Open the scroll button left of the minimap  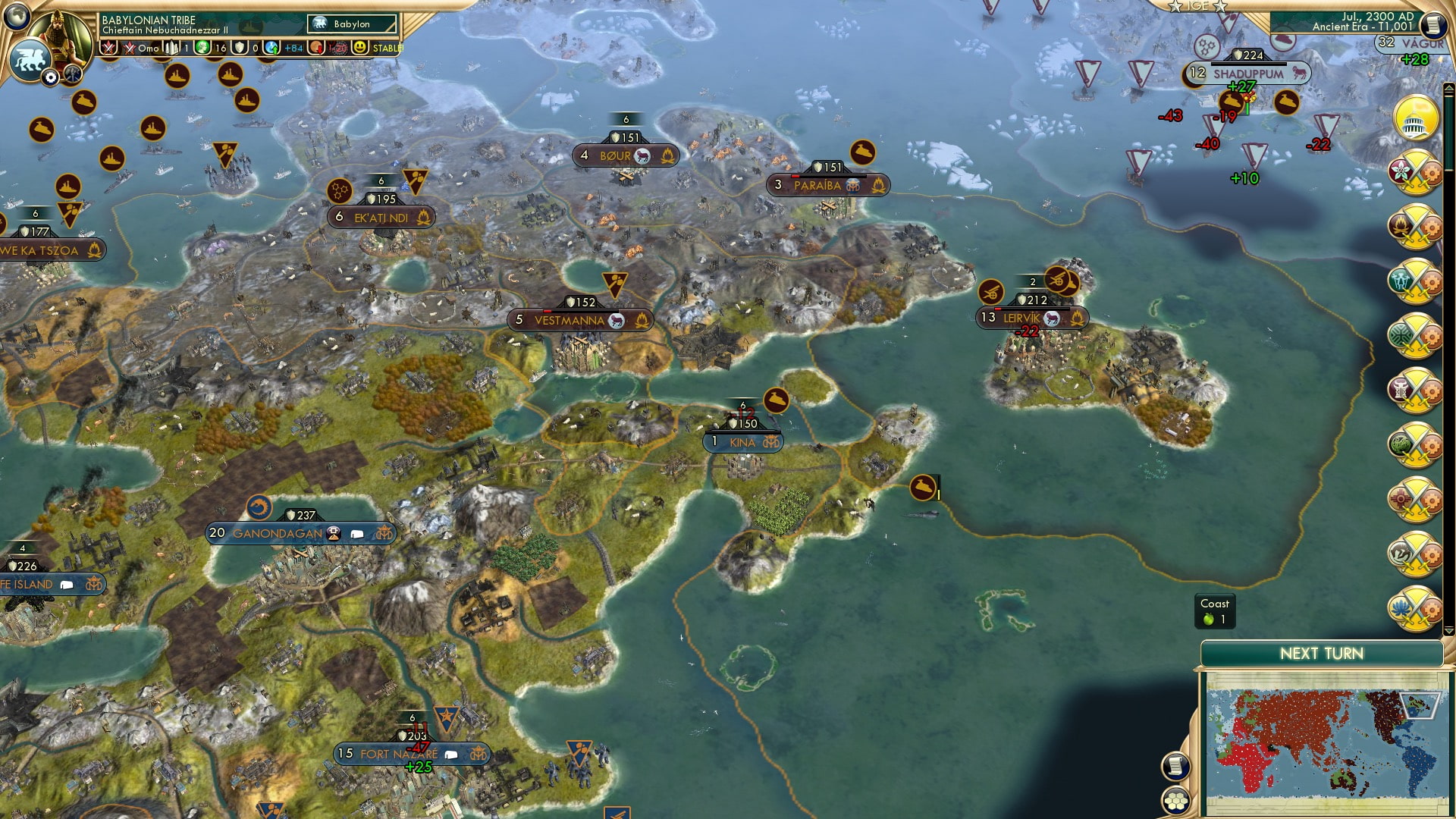(x=1175, y=766)
